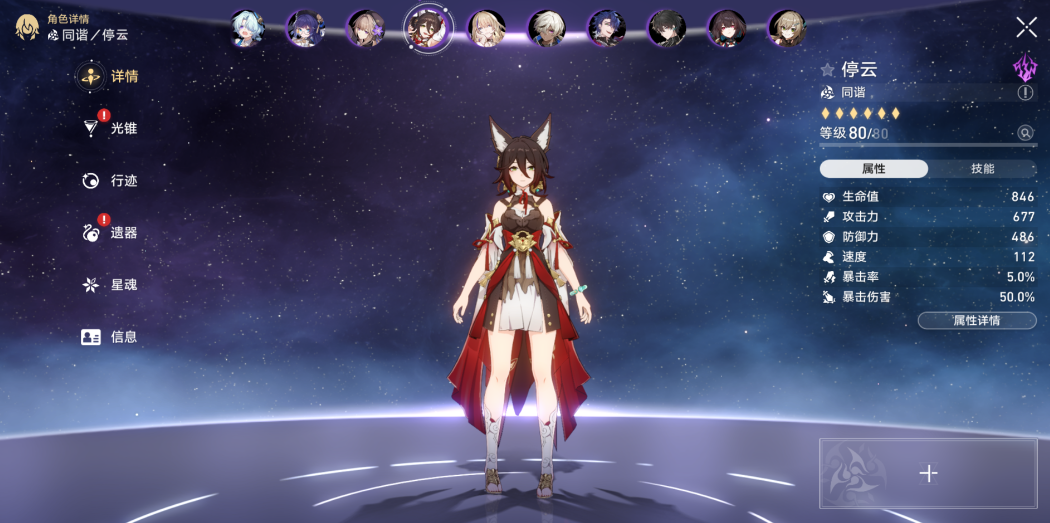Image resolution: width=1050 pixels, height=523 pixels.
Task: Select the 属性 attributes tab
Action: click(x=873, y=169)
